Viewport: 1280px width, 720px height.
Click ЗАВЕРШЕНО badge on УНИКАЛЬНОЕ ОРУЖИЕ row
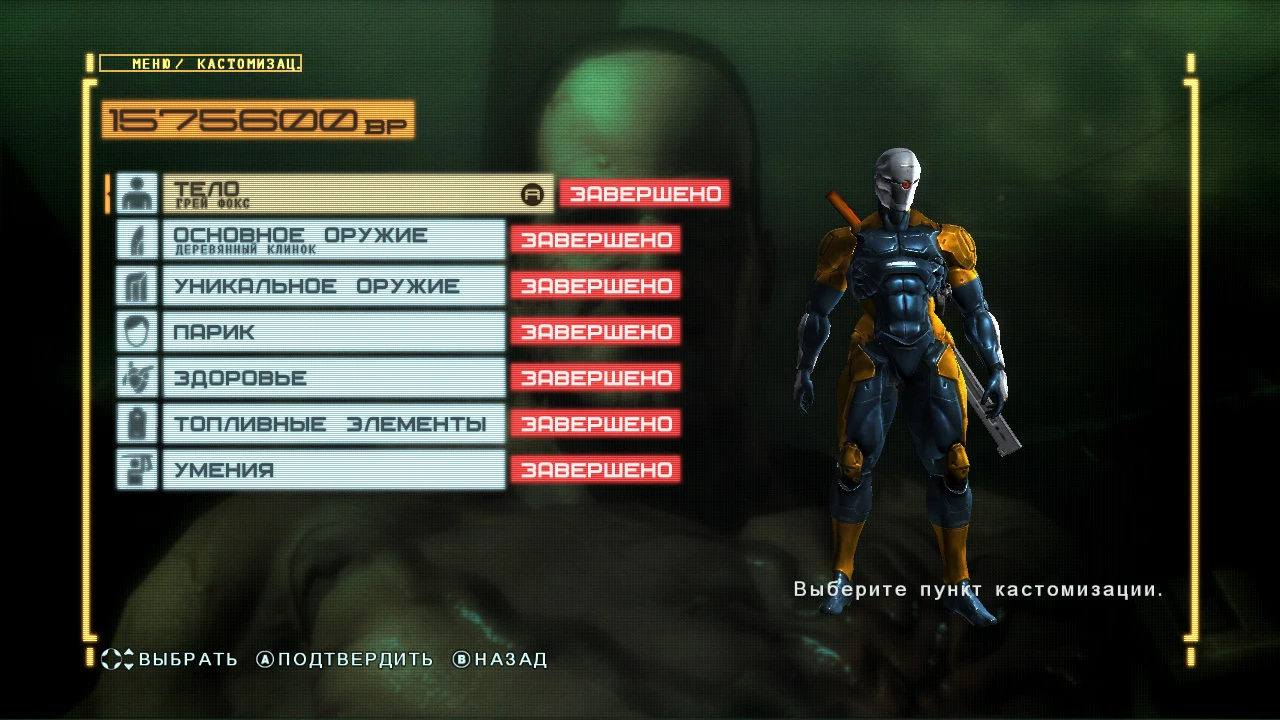595,286
